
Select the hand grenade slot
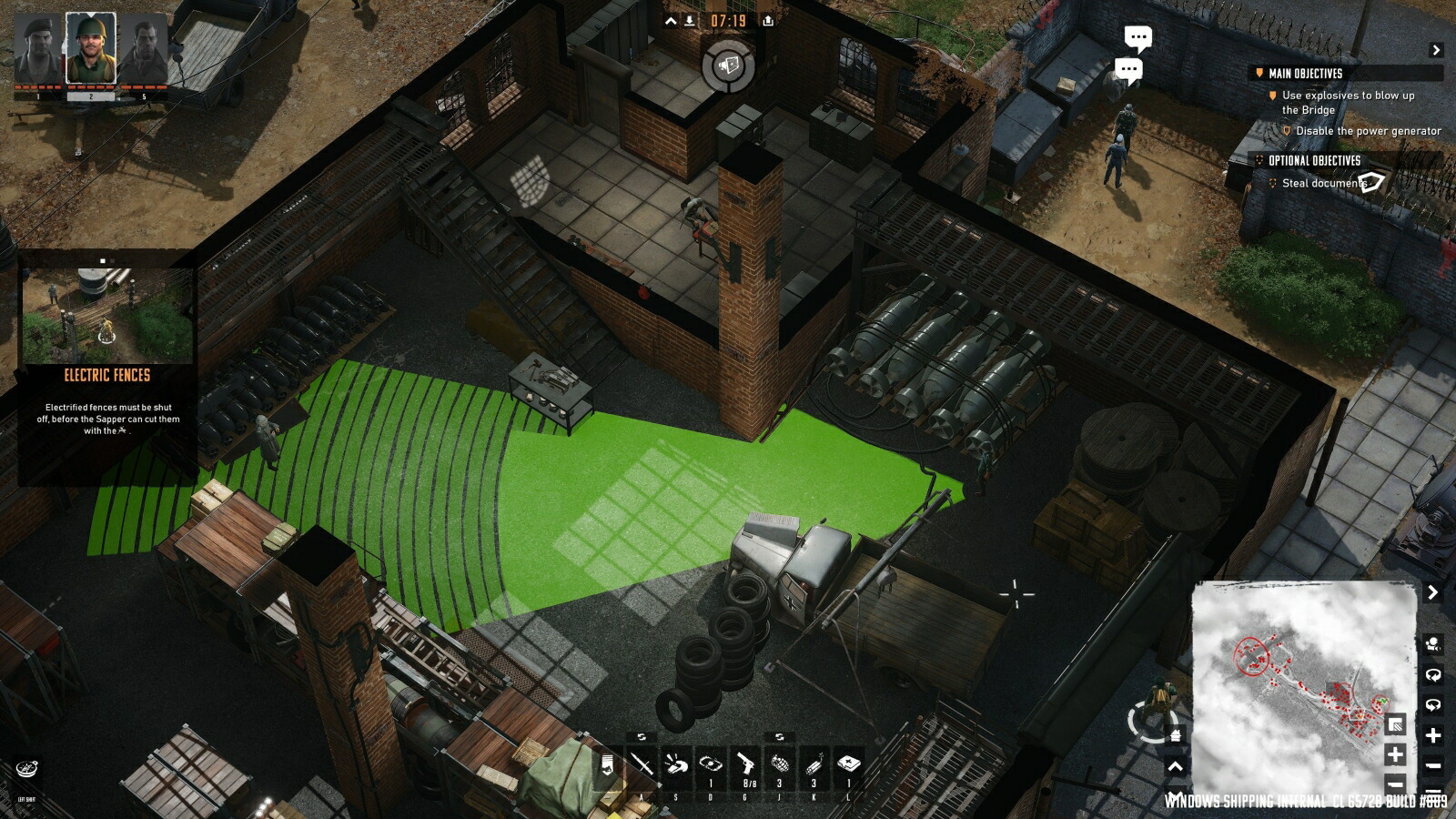click(x=780, y=763)
